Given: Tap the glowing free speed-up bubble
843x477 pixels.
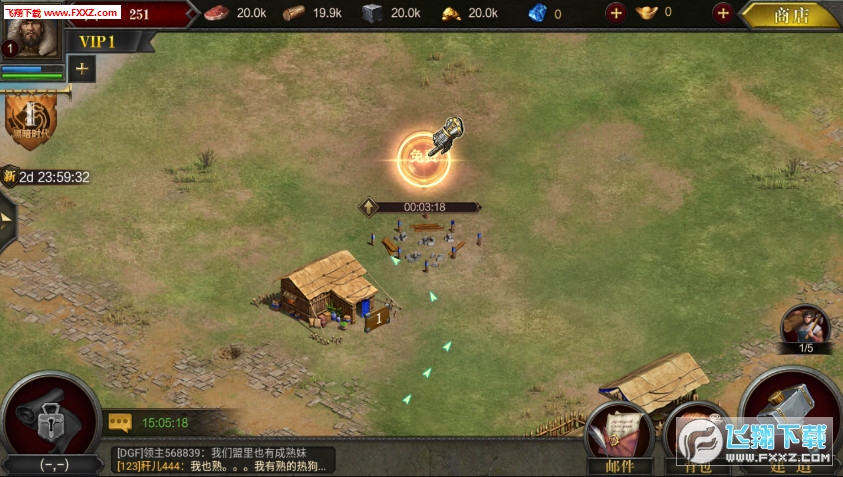Looking at the screenshot, I should (x=424, y=157).
